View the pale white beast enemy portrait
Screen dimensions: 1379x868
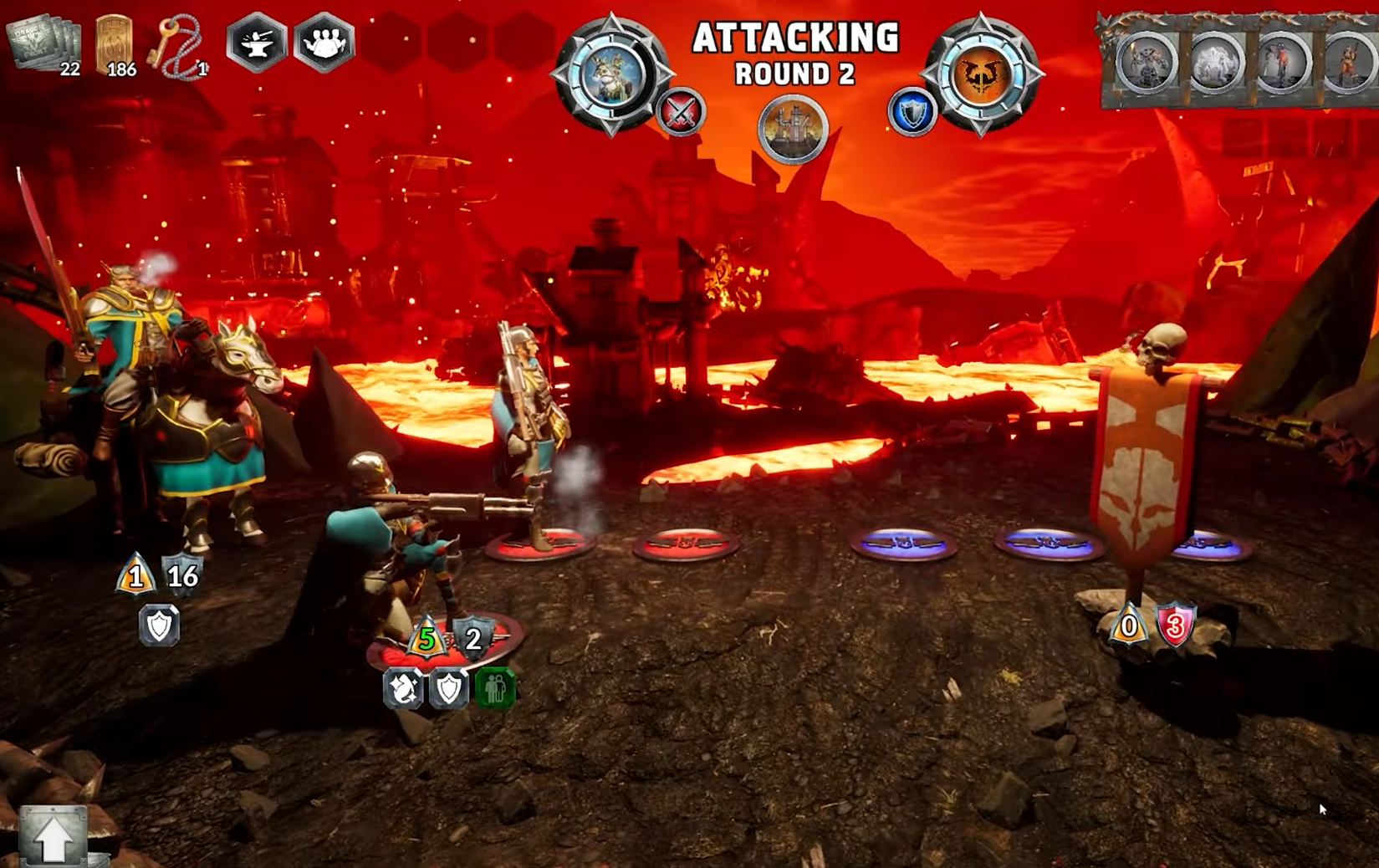(1214, 64)
